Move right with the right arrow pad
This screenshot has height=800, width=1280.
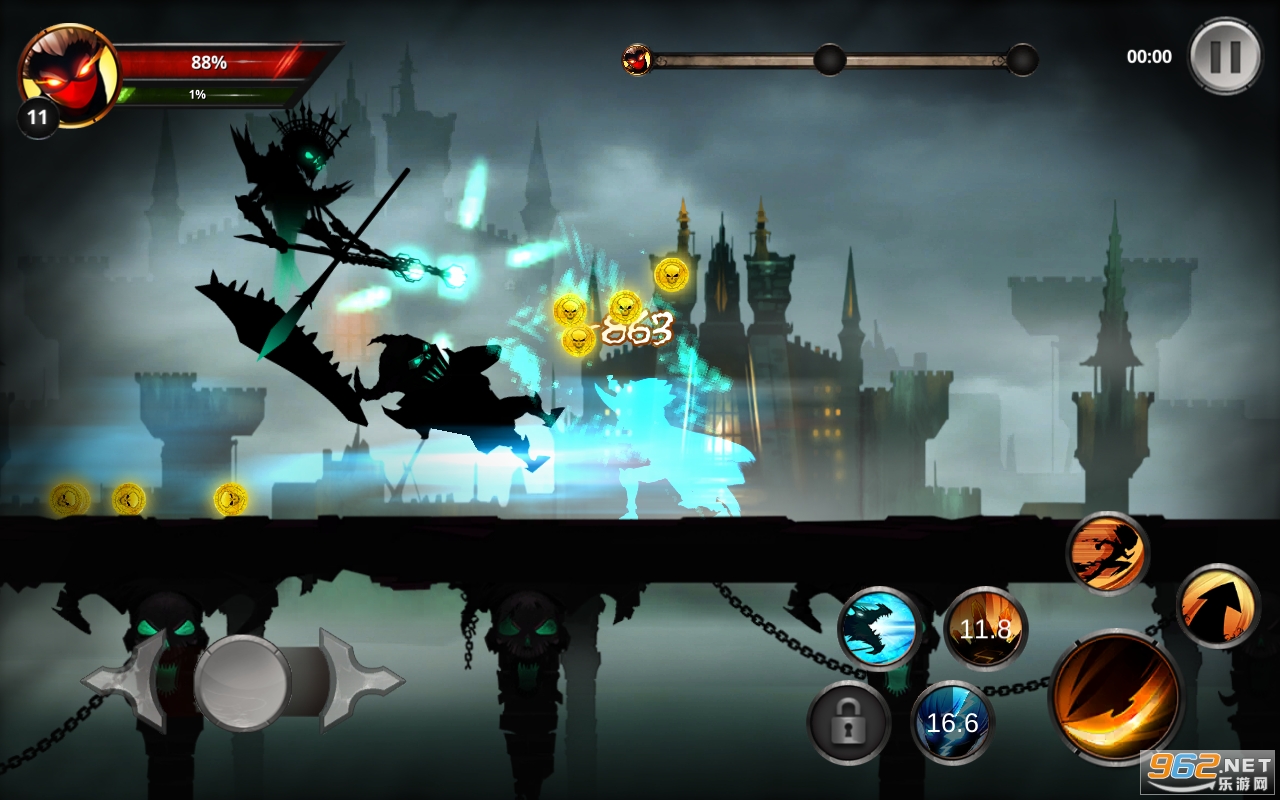tap(358, 682)
